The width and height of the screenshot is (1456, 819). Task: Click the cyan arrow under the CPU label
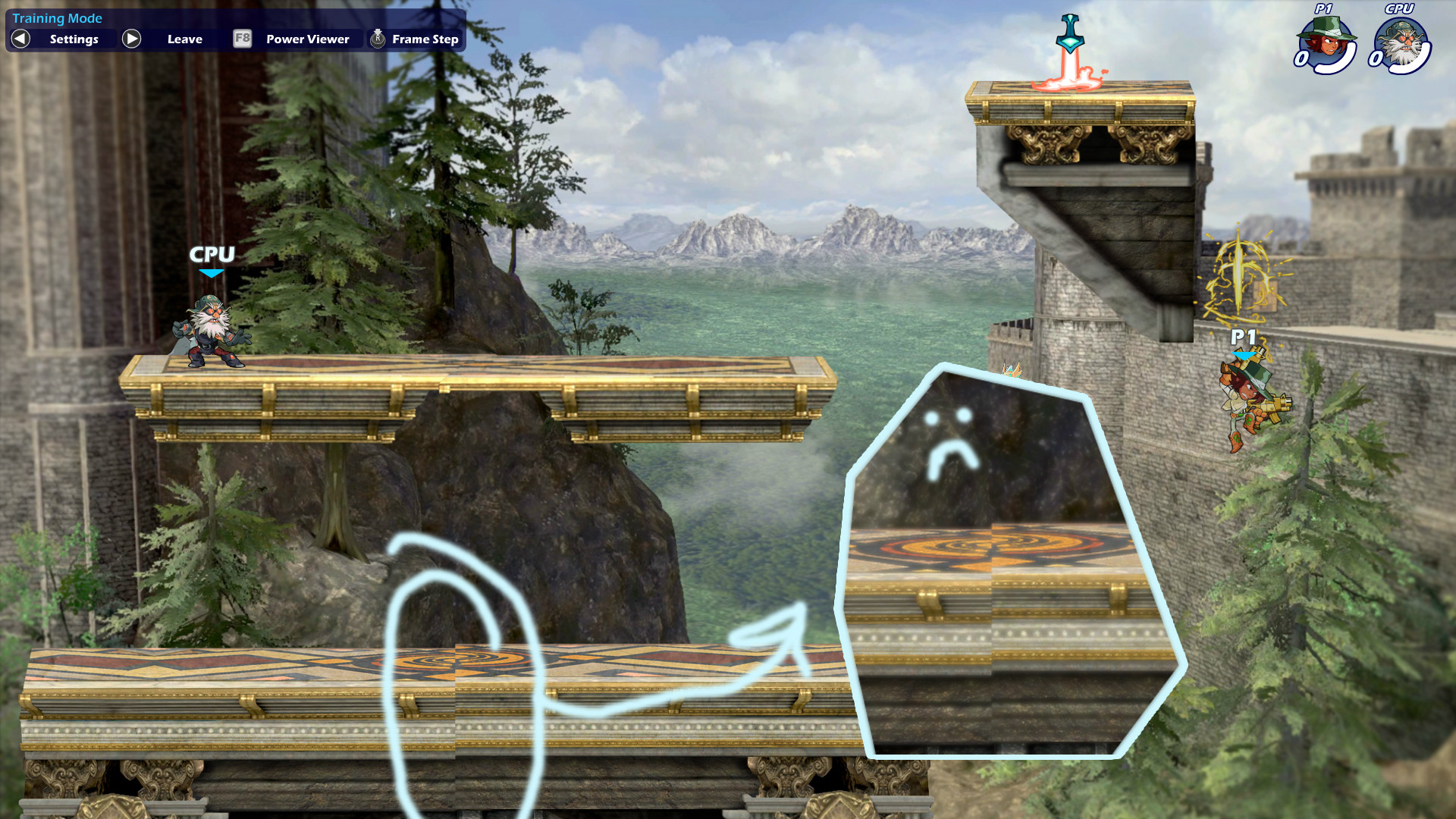point(212,271)
